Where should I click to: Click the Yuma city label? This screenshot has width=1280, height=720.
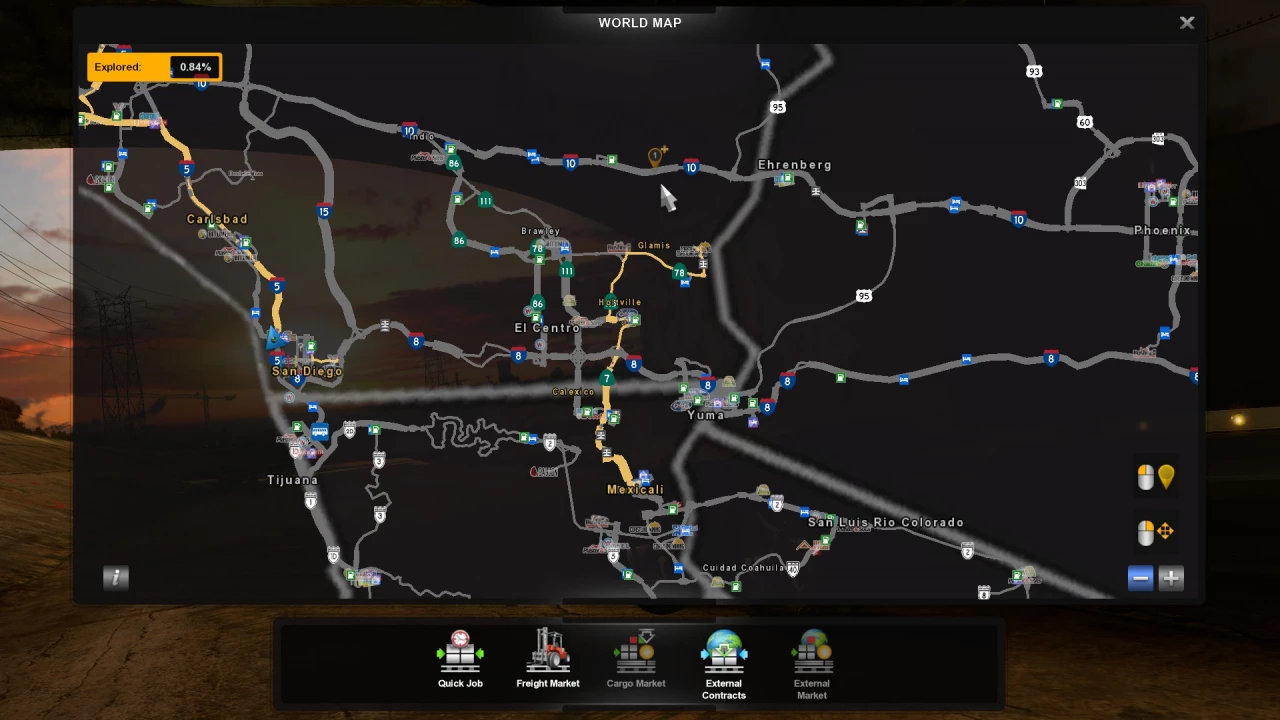coord(705,414)
